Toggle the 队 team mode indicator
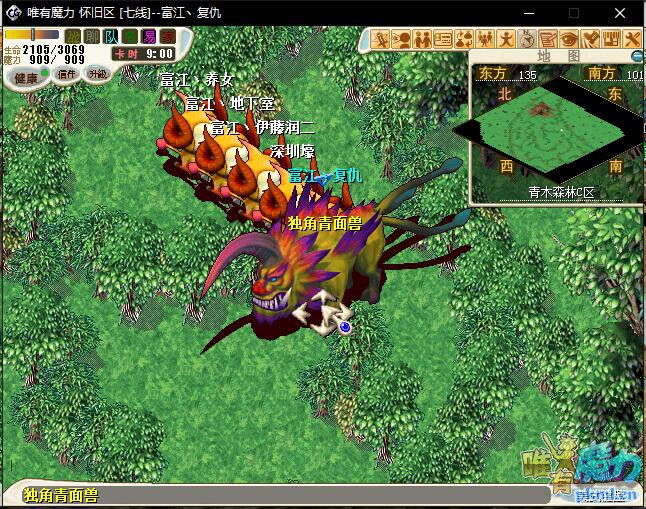 (x=111, y=37)
